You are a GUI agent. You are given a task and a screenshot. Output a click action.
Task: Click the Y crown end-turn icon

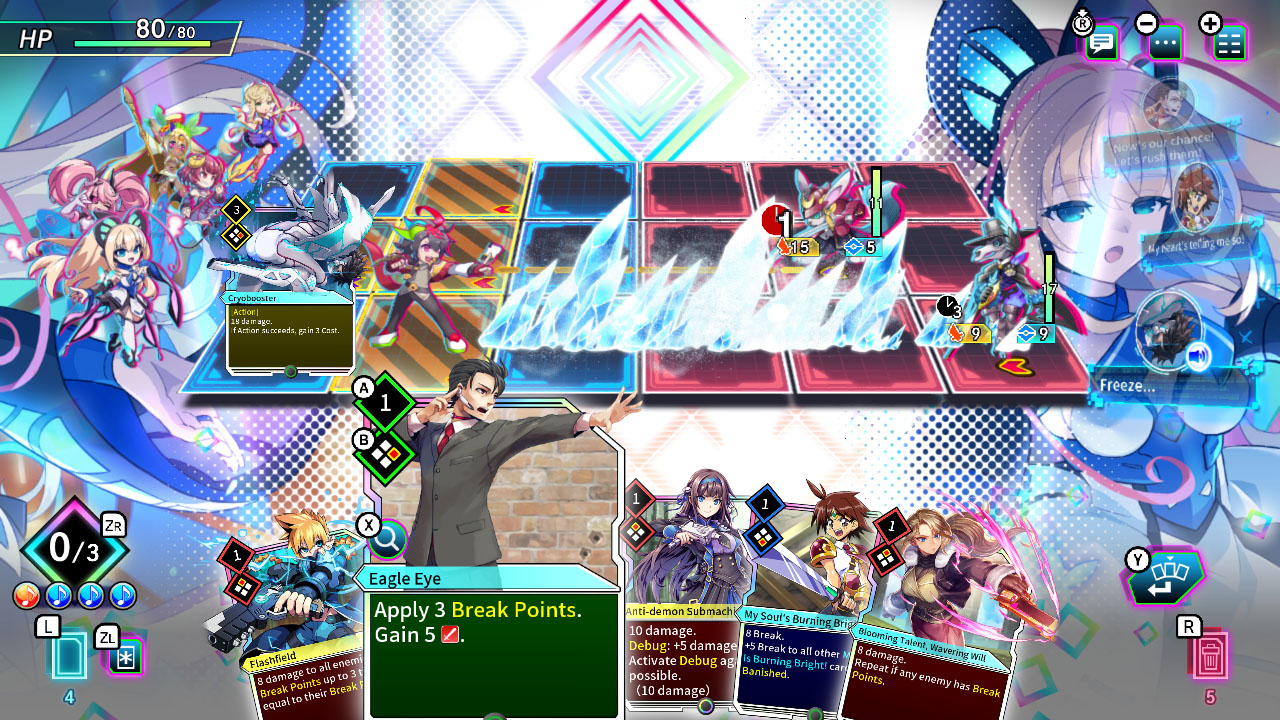click(x=1166, y=576)
